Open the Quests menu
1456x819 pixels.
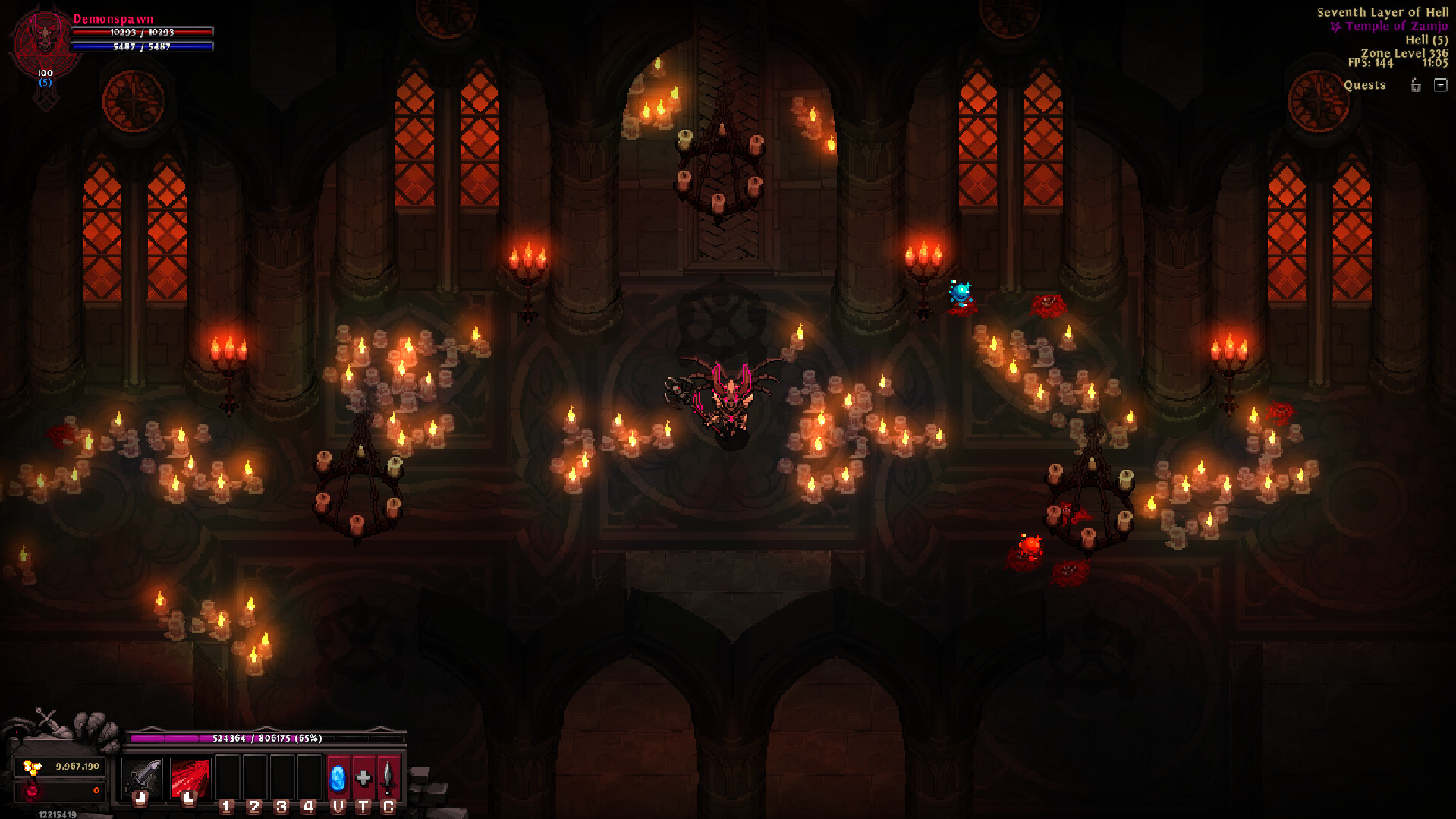(1365, 85)
